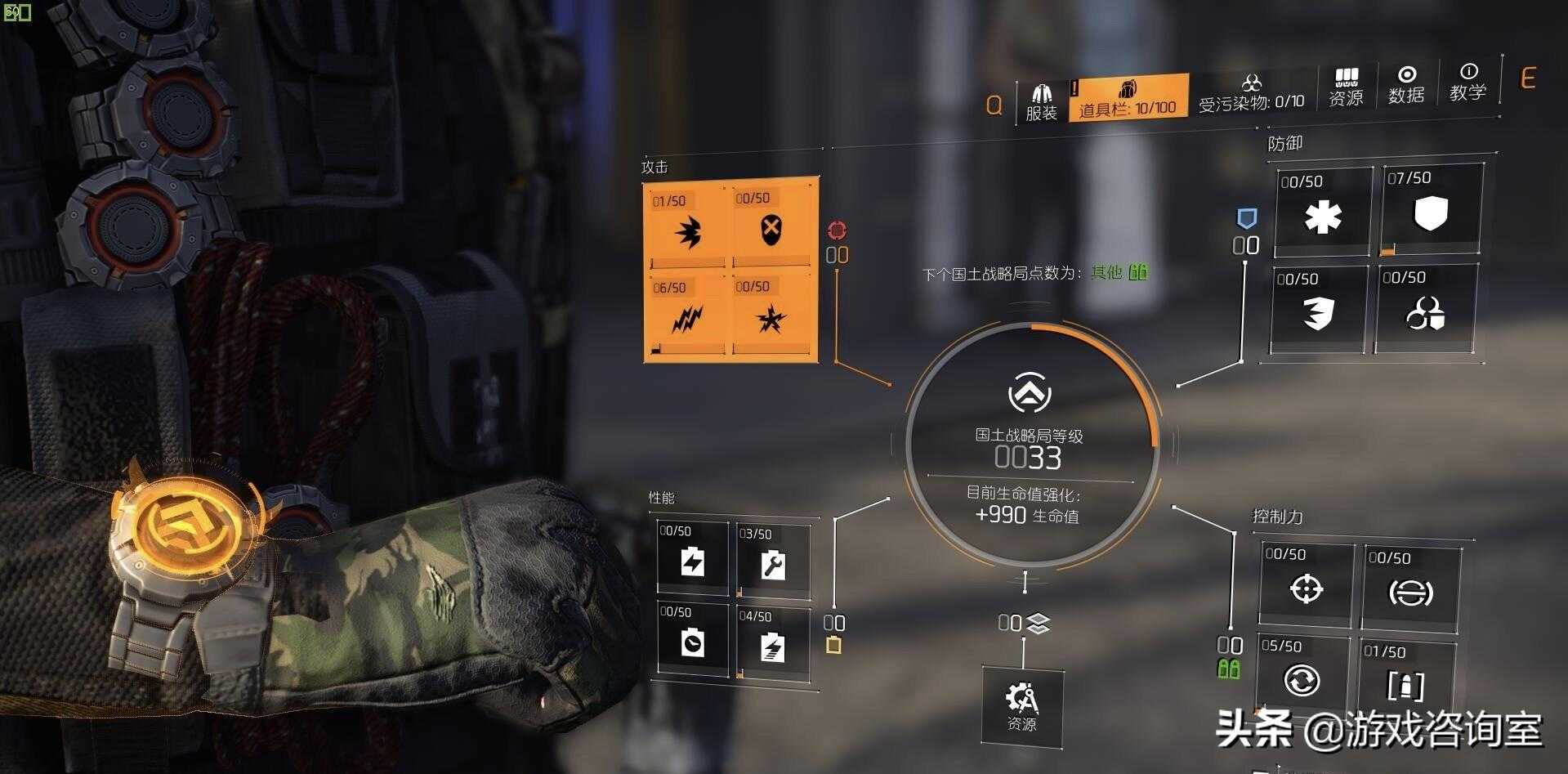Viewport: 1568px width, 774px height.
Task: Open the 教学 tutorial tab
Action: [x=1467, y=83]
